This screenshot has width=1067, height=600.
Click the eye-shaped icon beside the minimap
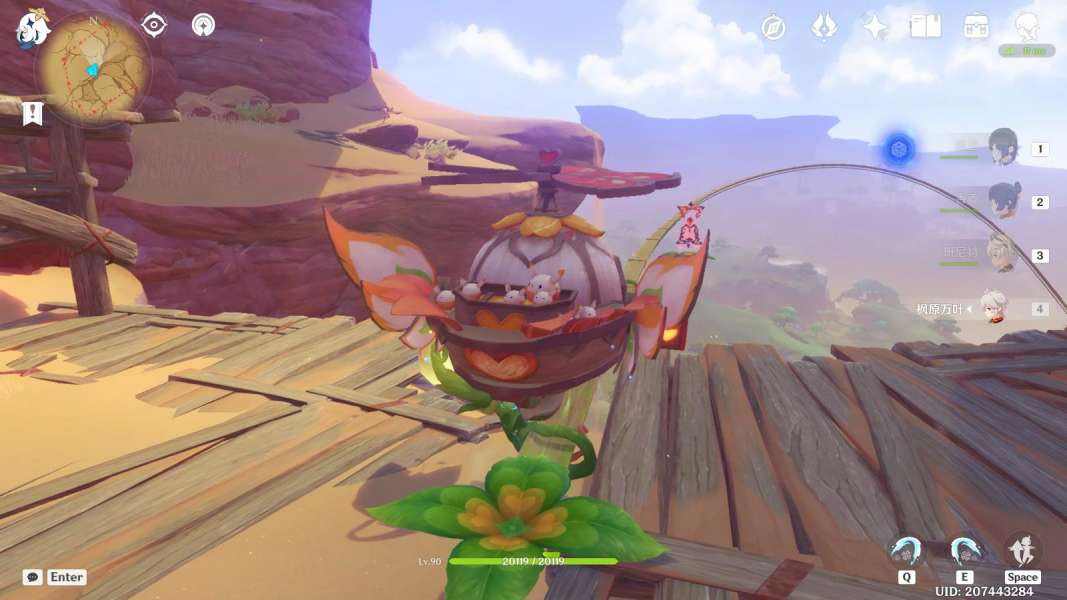click(154, 25)
